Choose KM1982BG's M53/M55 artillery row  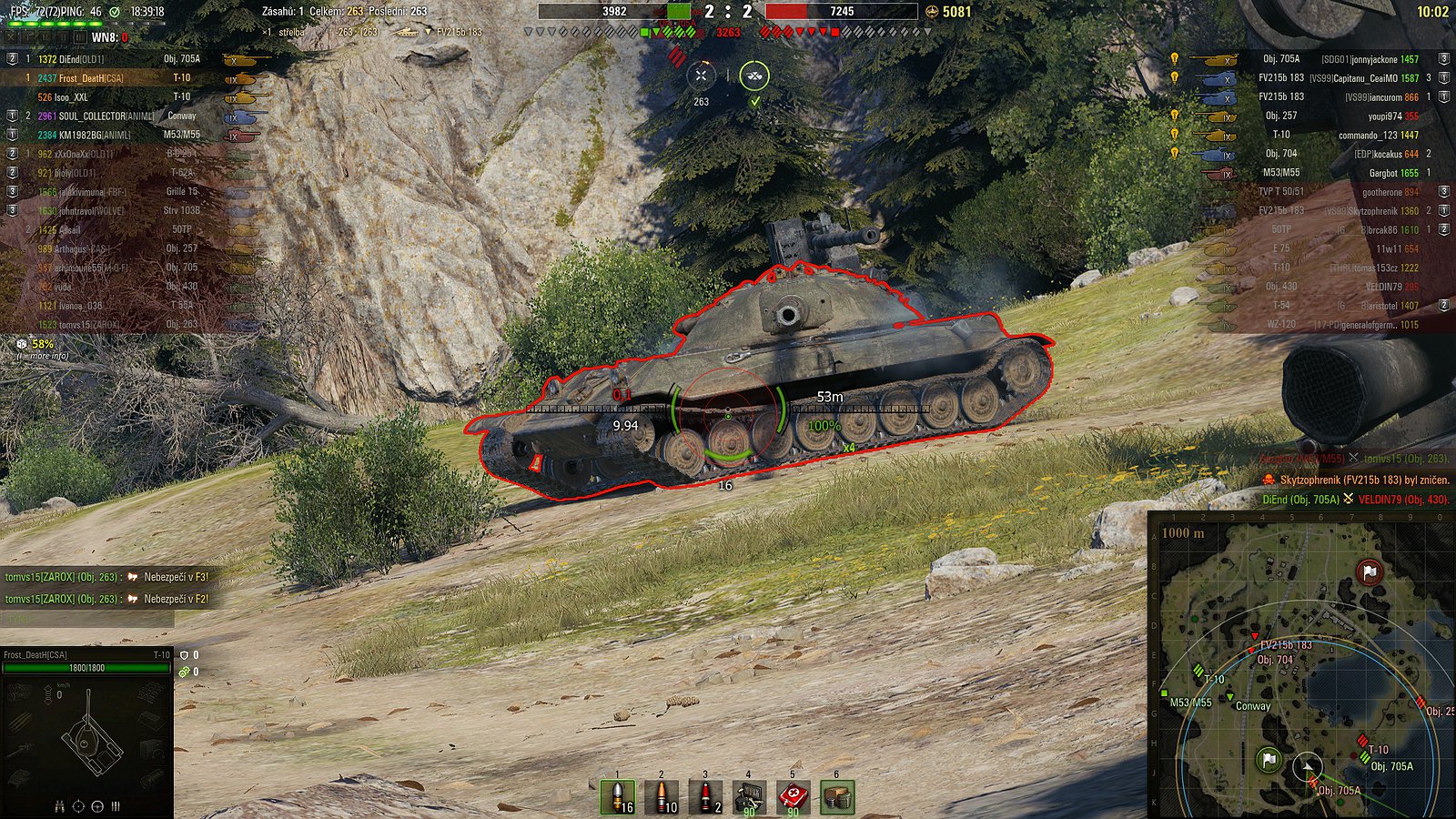pyautogui.click(x=118, y=135)
